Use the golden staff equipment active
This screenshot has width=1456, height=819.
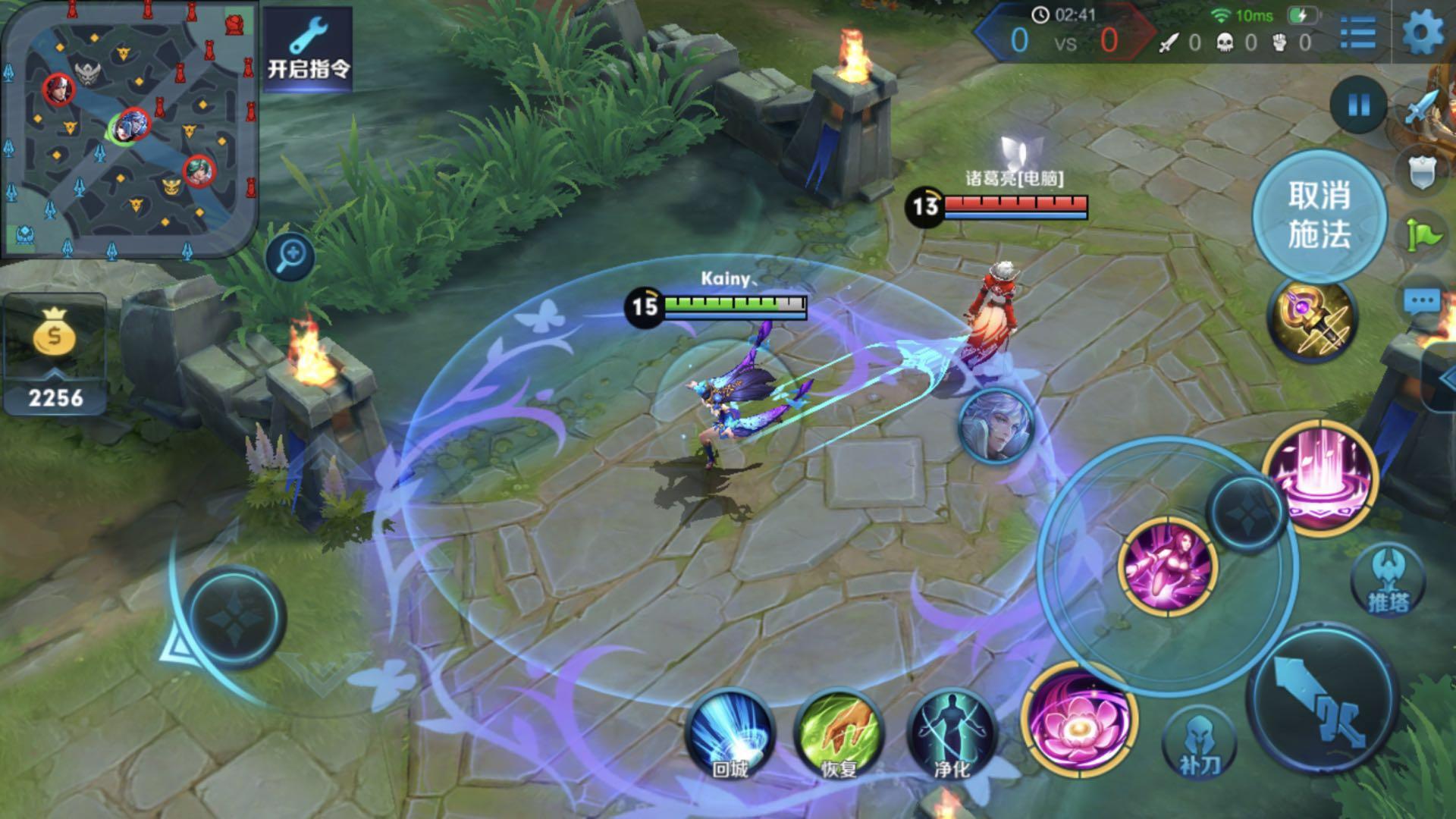(1312, 320)
